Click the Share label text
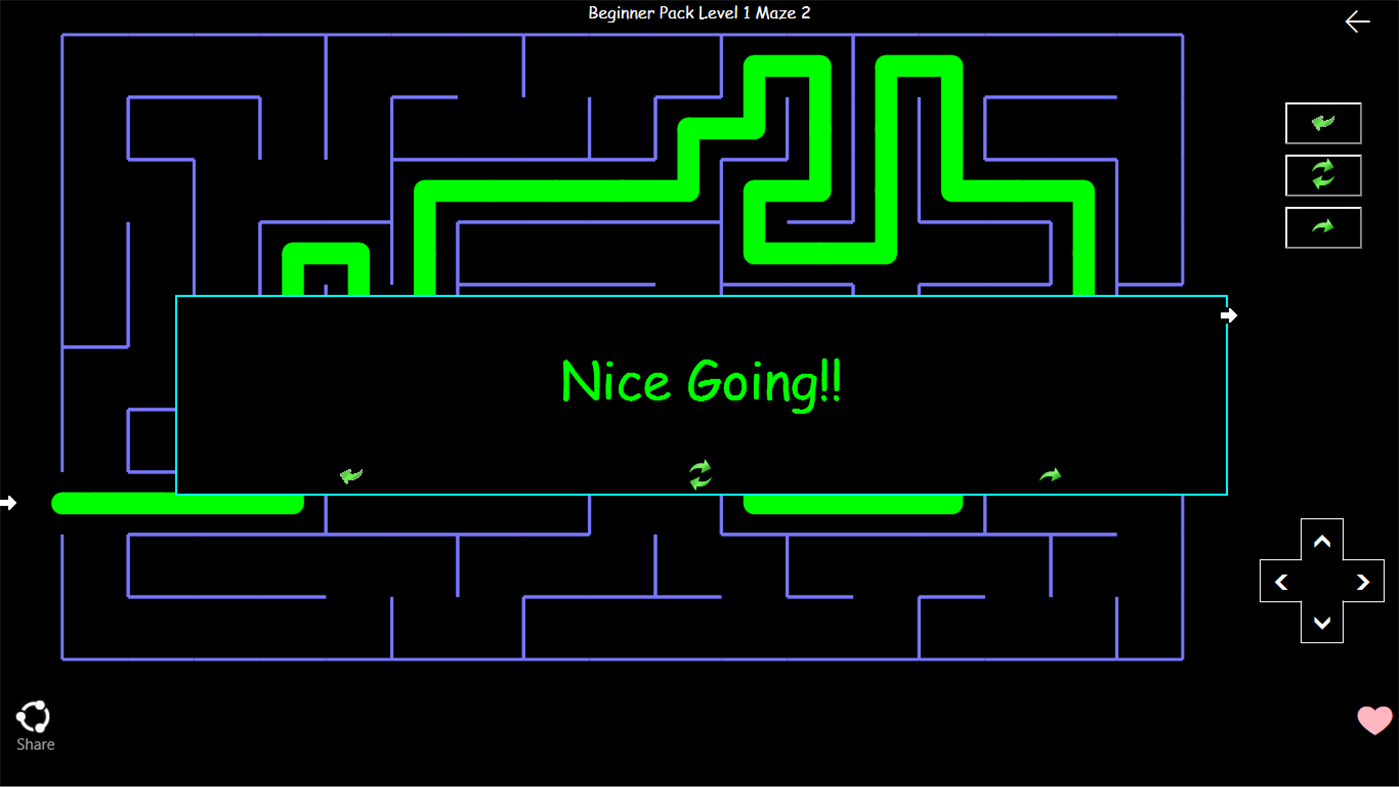This screenshot has height=787, width=1399. pyautogui.click(x=35, y=744)
